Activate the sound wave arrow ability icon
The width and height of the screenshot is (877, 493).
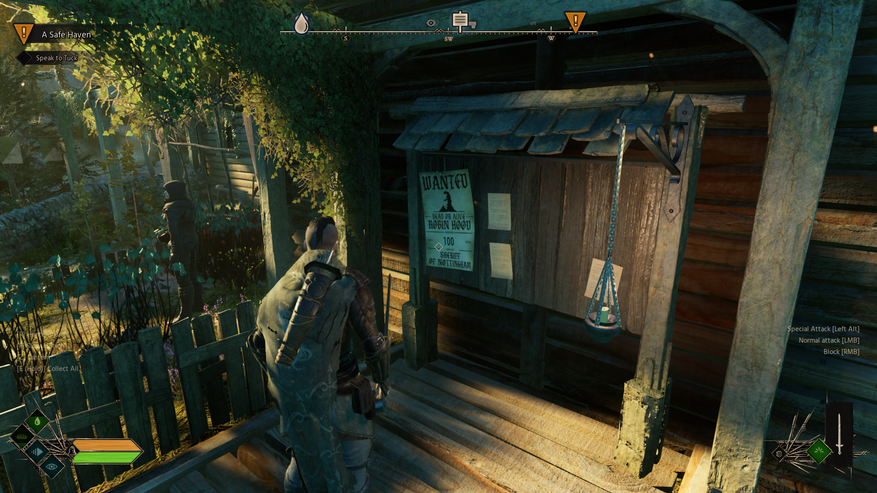[x=38, y=451]
